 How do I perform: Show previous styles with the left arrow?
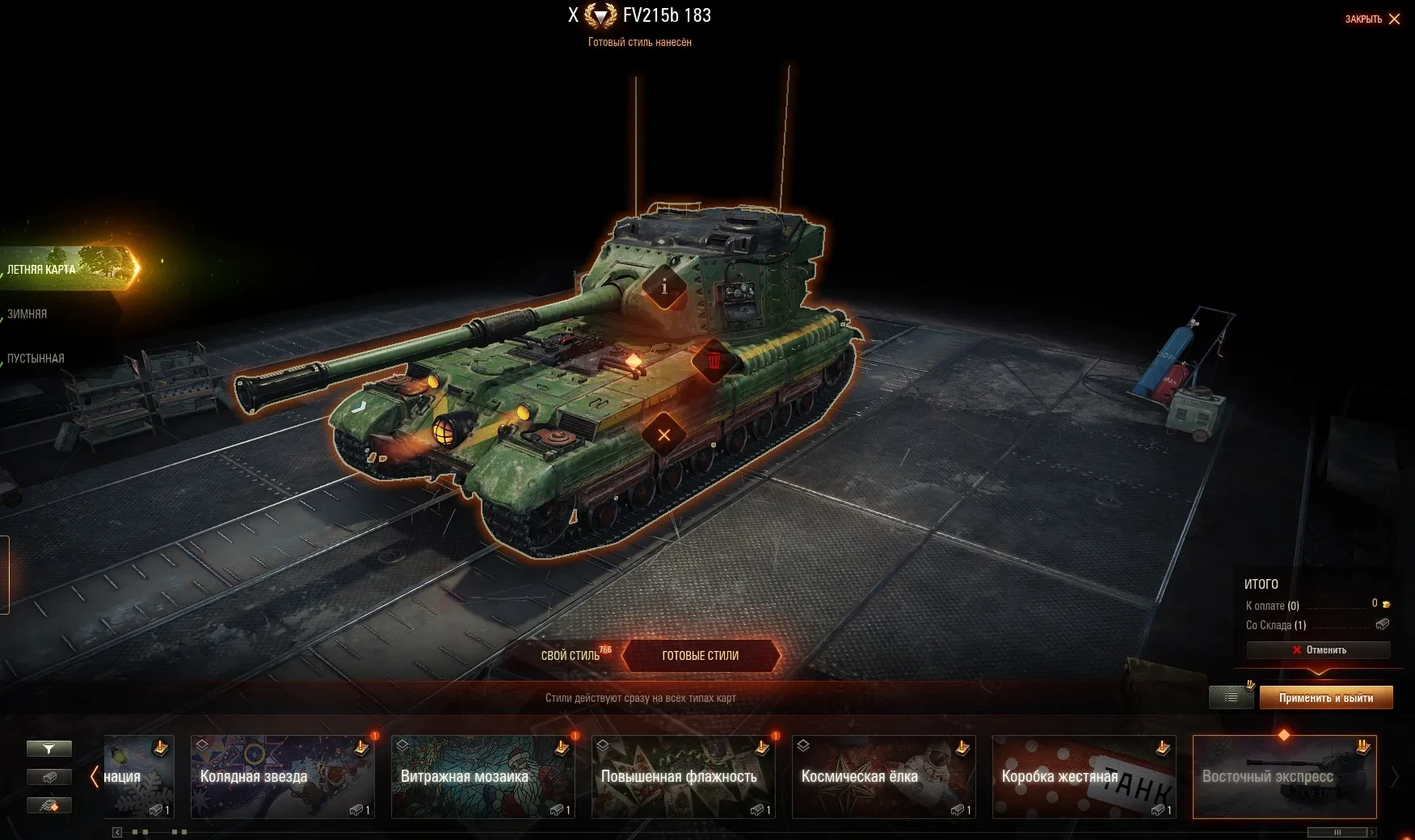click(x=95, y=776)
